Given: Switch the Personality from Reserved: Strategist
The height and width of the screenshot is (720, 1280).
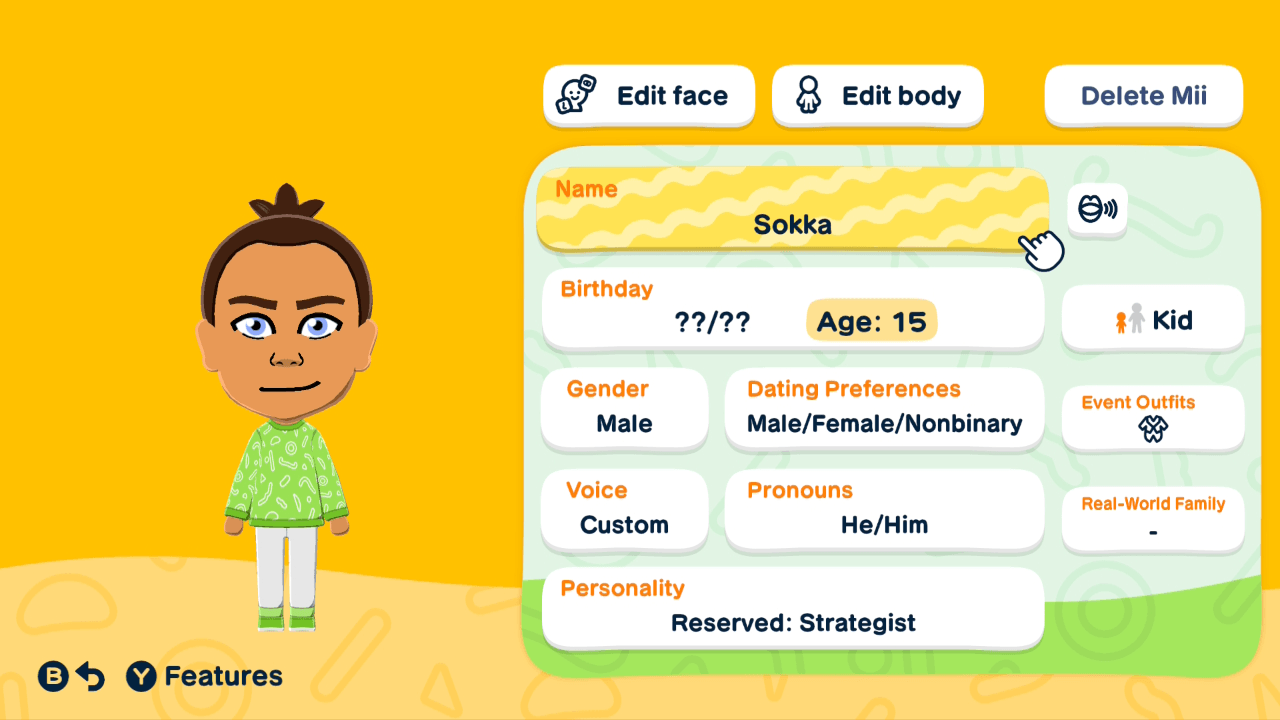Looking at the screenshot, I should click(x=792, y=607).
